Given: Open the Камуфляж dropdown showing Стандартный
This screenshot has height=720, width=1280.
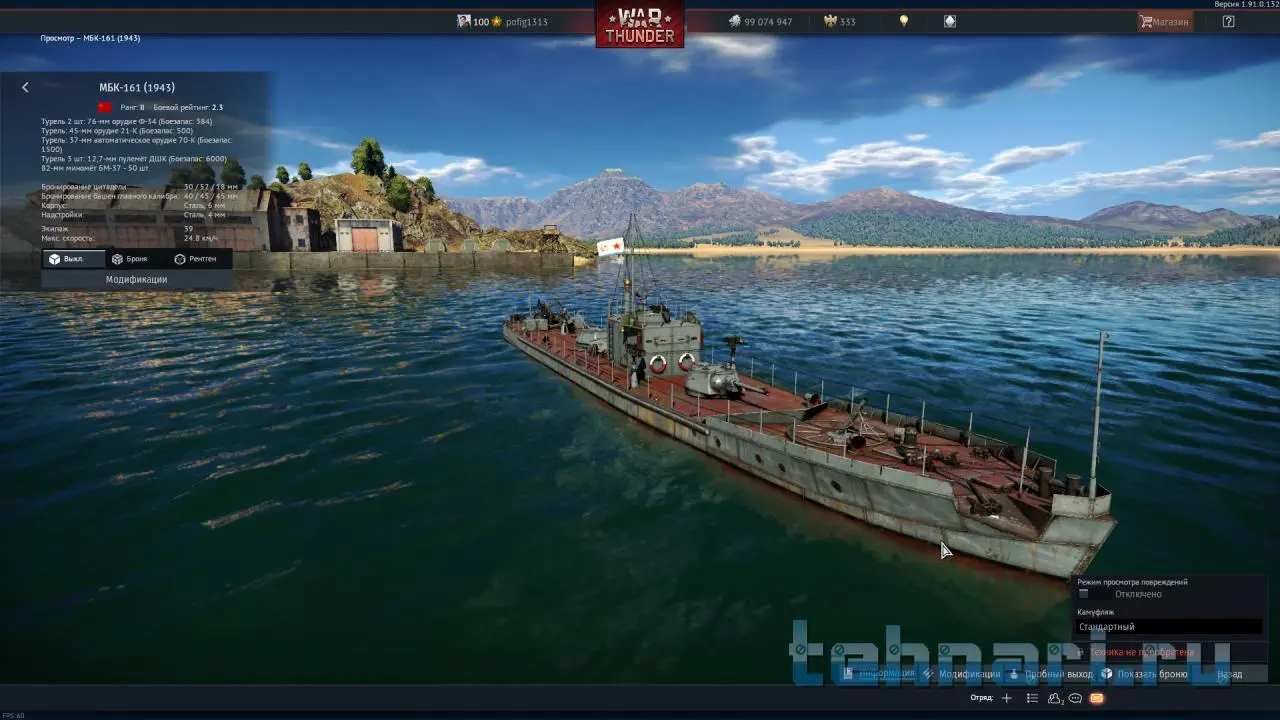Looking at the screenshot, I should click(1169, 627).
